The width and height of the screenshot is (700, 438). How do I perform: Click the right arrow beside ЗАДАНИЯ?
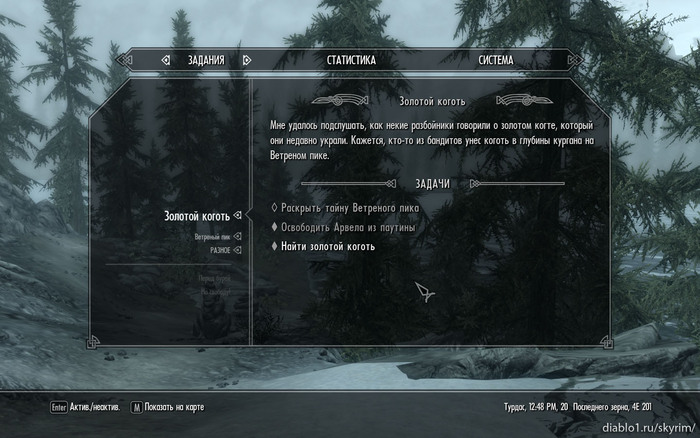click(x=246, y=60)
